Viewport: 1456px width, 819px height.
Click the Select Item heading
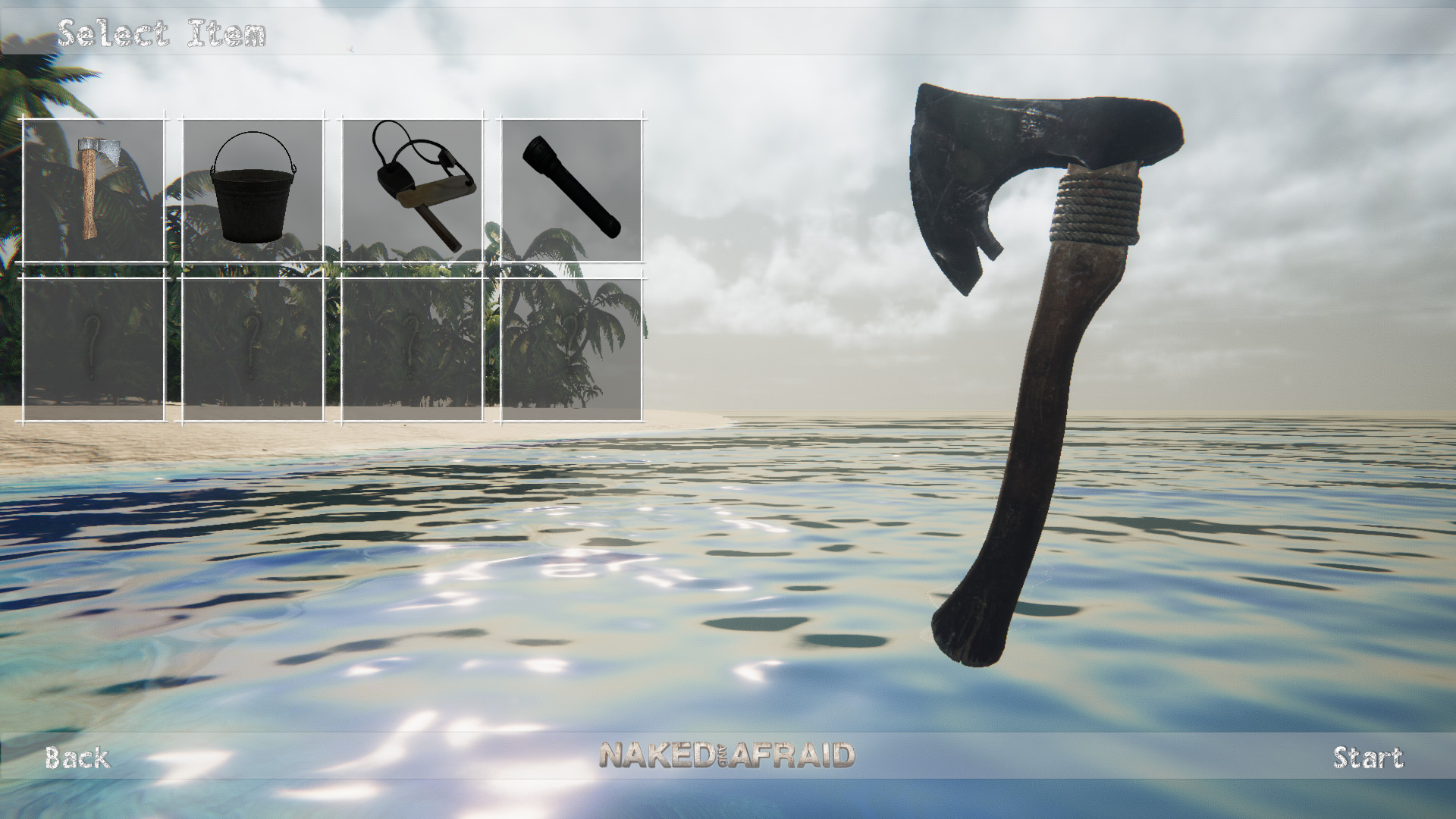click(163, 32)
